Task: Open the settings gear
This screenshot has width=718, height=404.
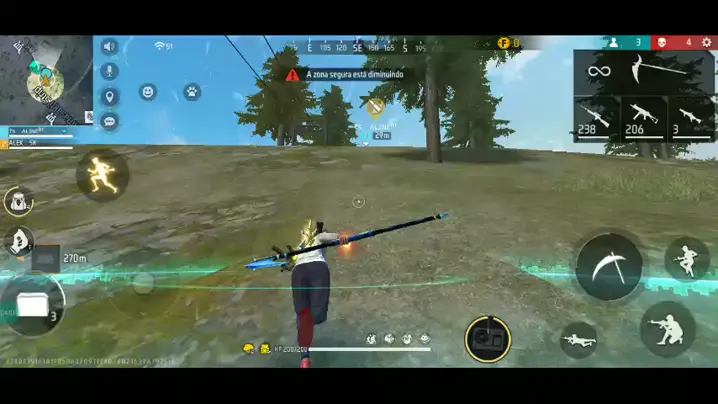Action: click(707, 43)
